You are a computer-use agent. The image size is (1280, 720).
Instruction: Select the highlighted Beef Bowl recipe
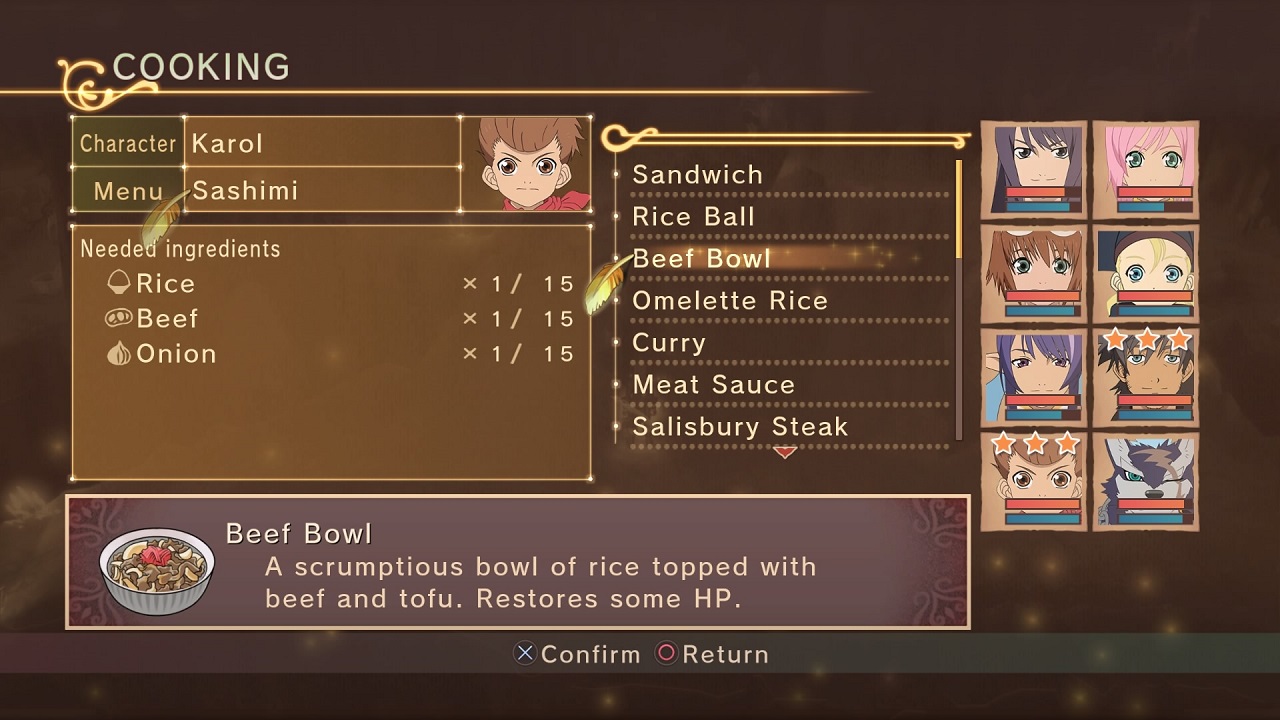(x=702, y=259)
